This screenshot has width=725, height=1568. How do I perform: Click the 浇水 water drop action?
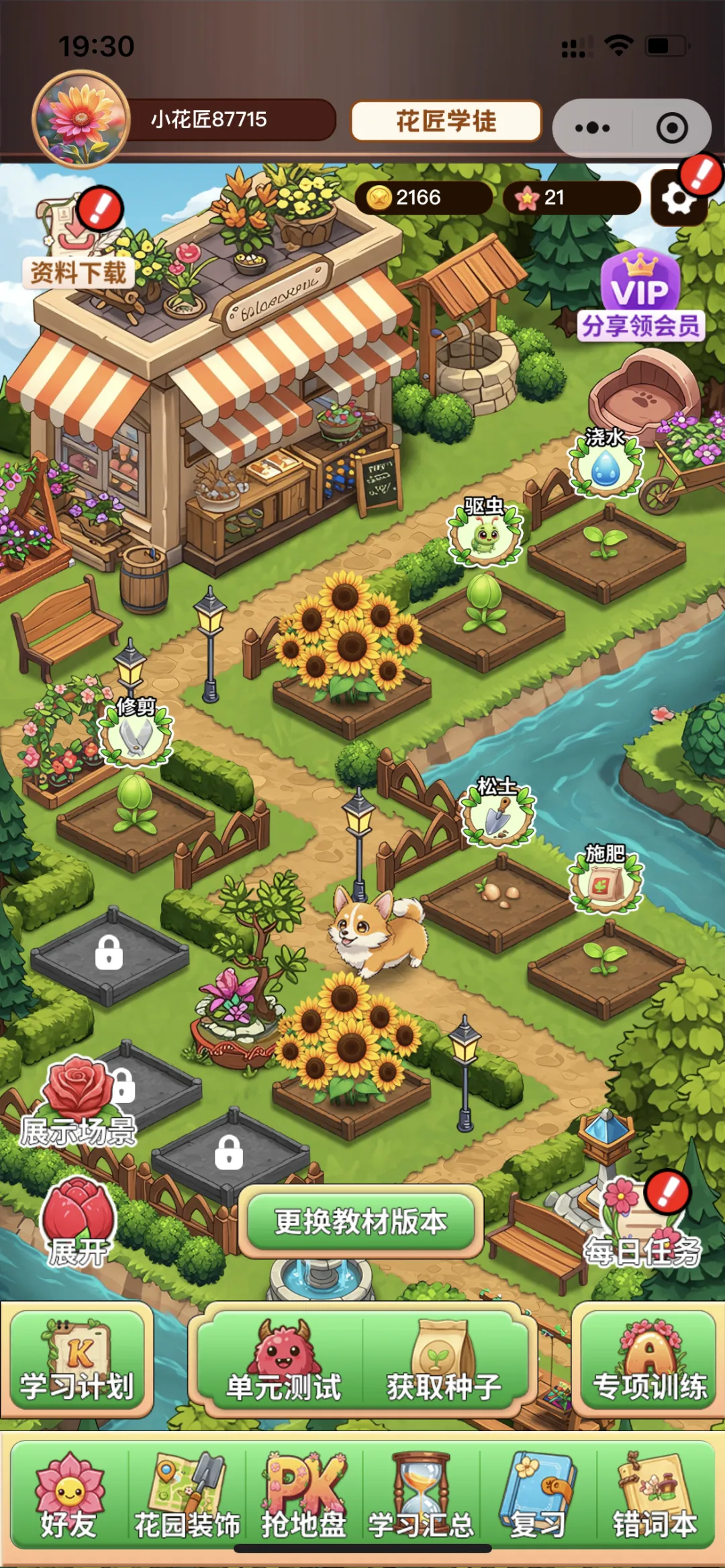[606, 465]
